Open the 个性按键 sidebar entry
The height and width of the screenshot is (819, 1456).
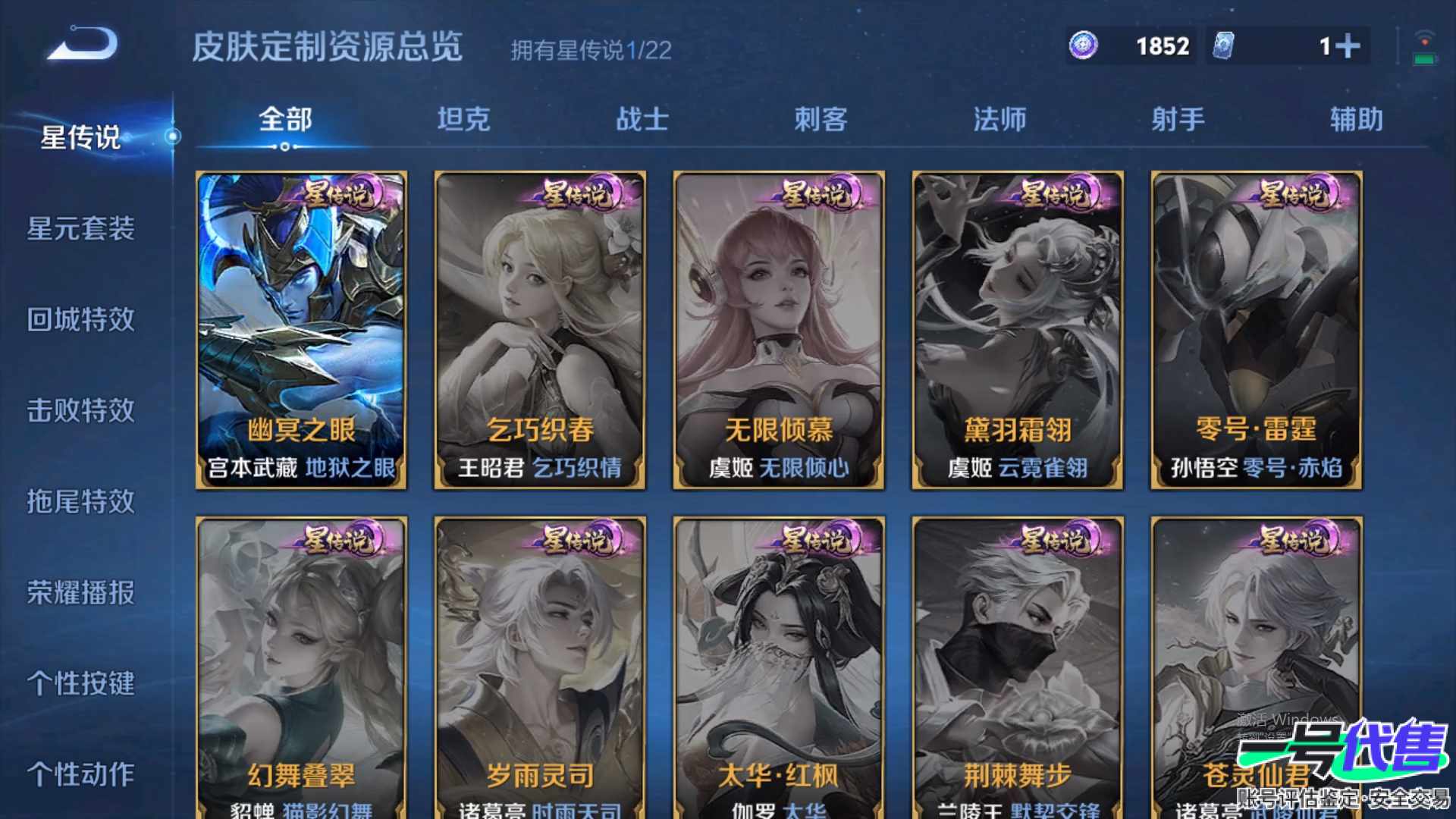82,684
